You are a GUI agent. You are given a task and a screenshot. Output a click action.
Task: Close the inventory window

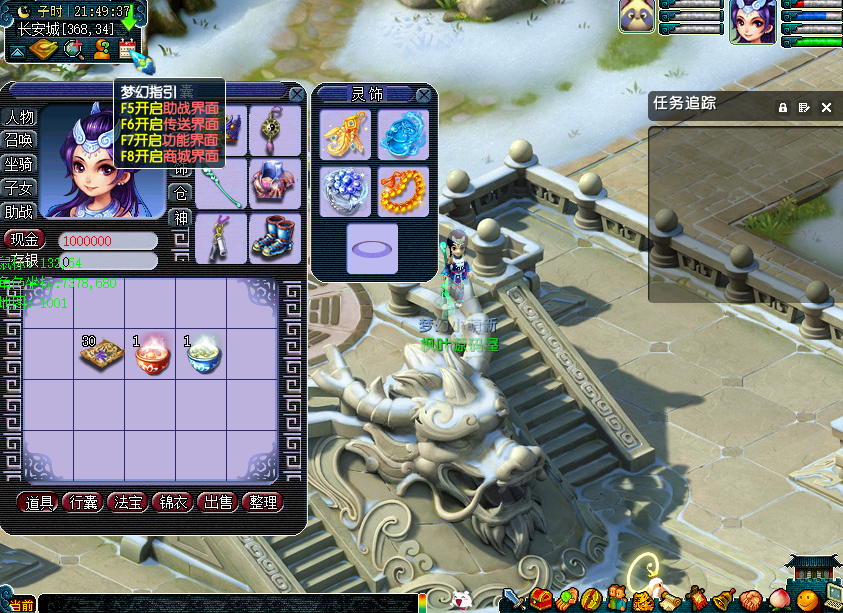coord(296,94)
